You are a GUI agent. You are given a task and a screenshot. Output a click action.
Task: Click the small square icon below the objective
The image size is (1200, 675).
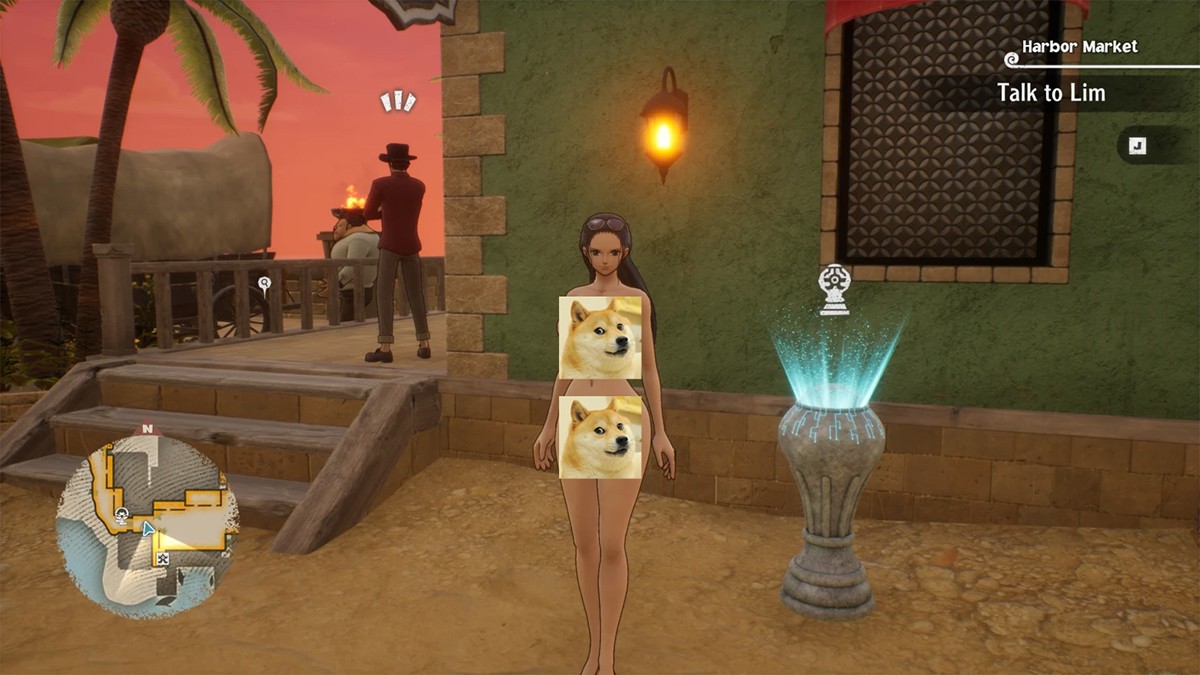pyautogui.click(x=1137, y=146)
